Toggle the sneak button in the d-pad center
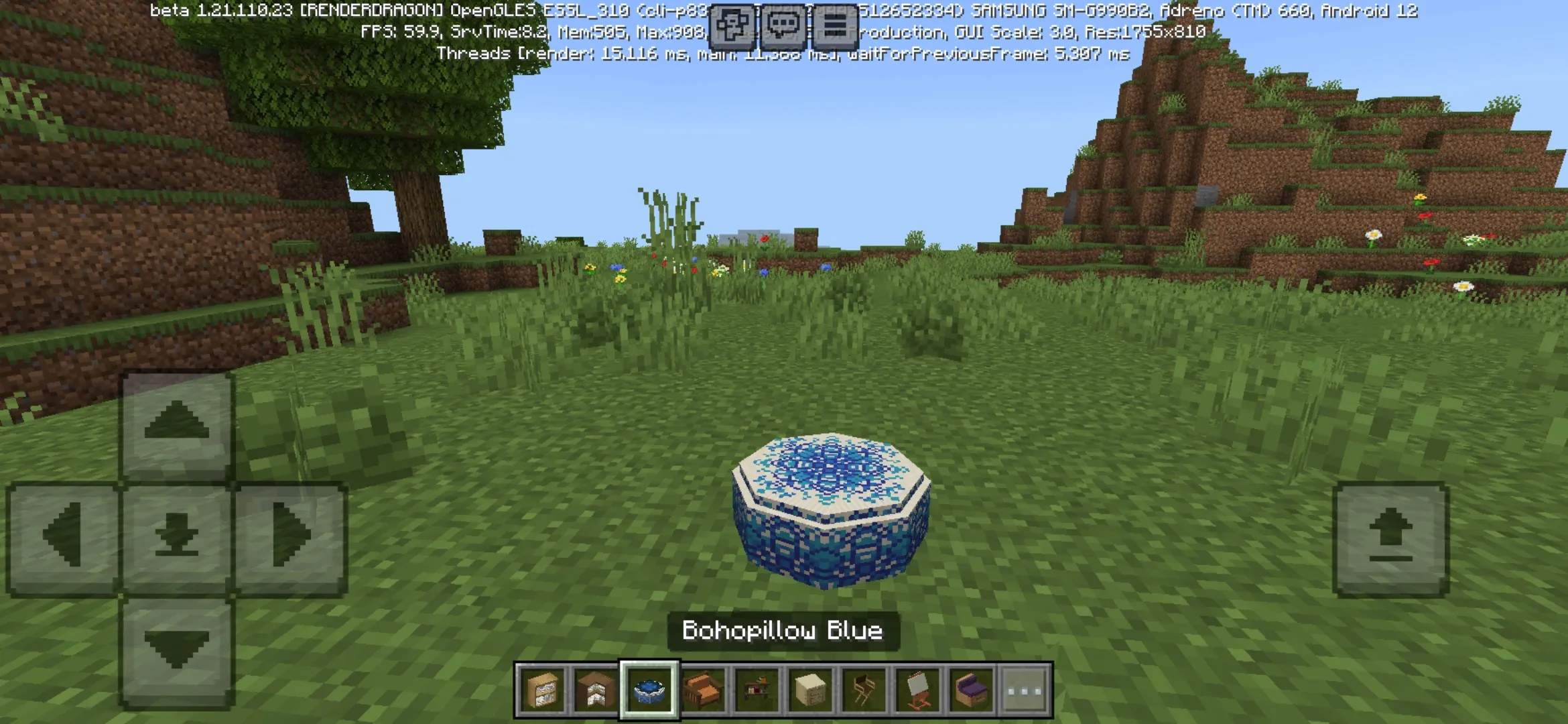The width and height of the screenshot is (1568, 724). coord(177,537)
